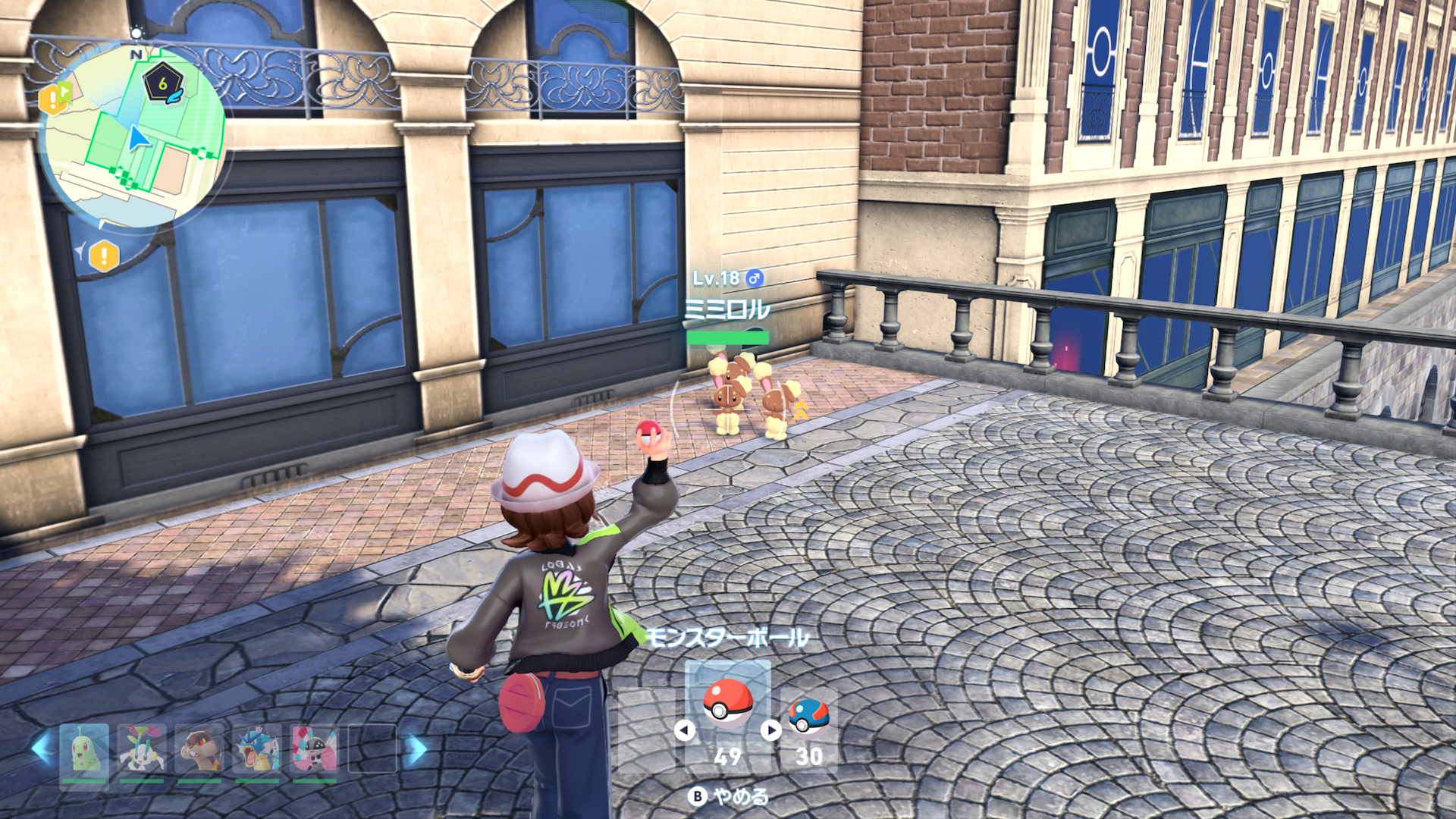The image size is (1456, 819).
Task: Click the flagged quest marker on the minimap edge
Action: pyautogui.click(x=55, y=98)
